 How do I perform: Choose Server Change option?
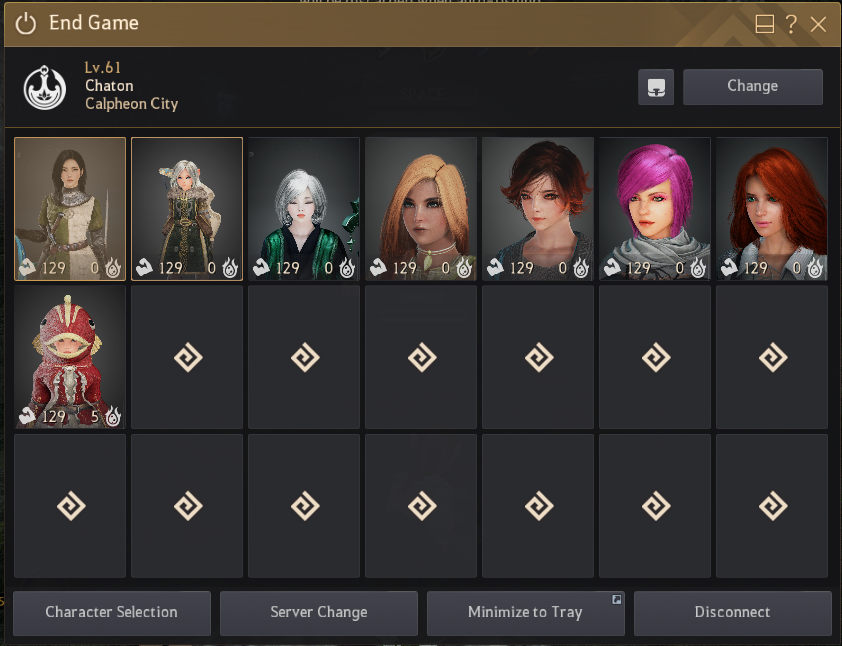(x=318, y=612)
